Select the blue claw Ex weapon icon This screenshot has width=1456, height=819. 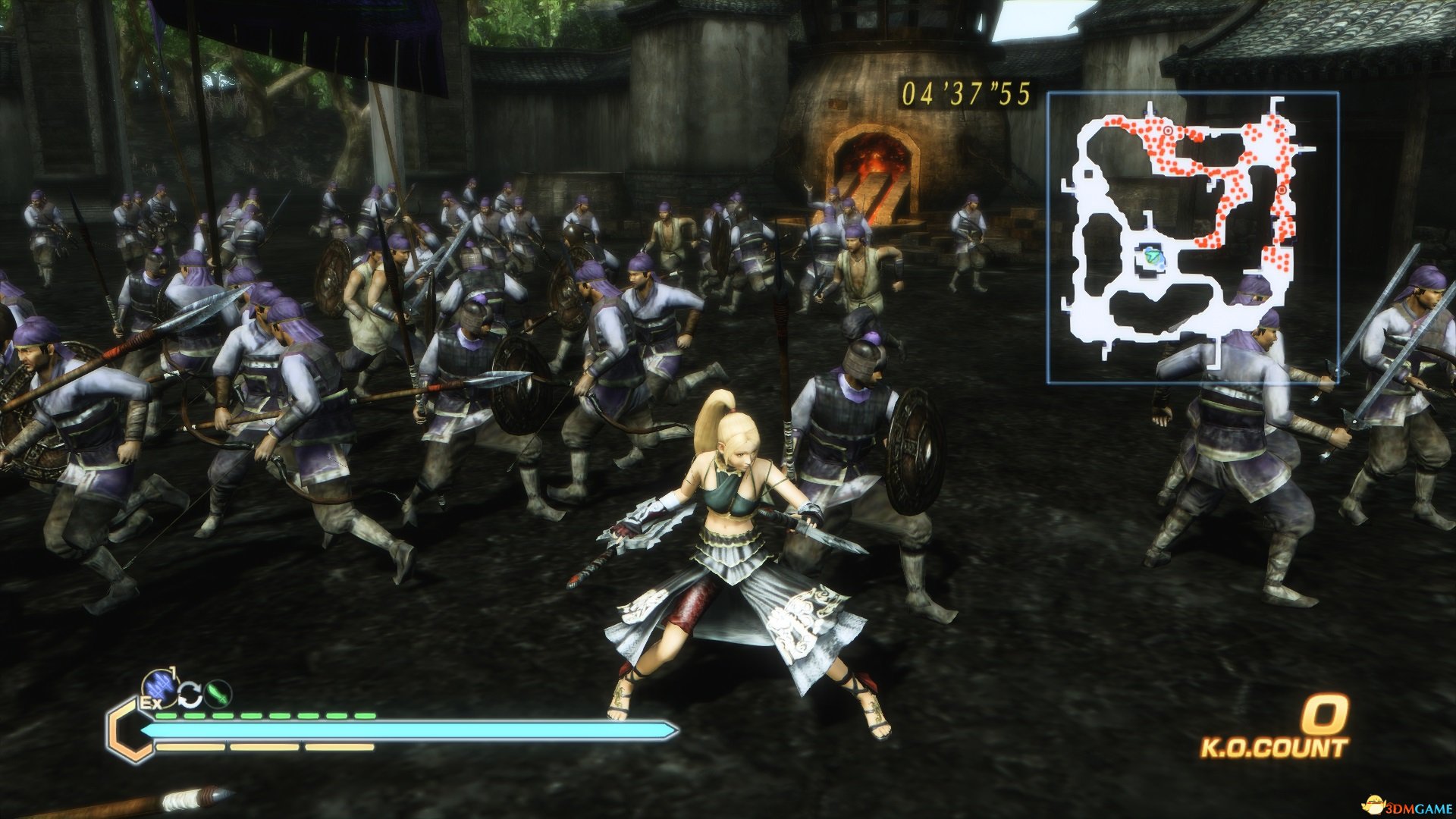[x=160, y=687]
